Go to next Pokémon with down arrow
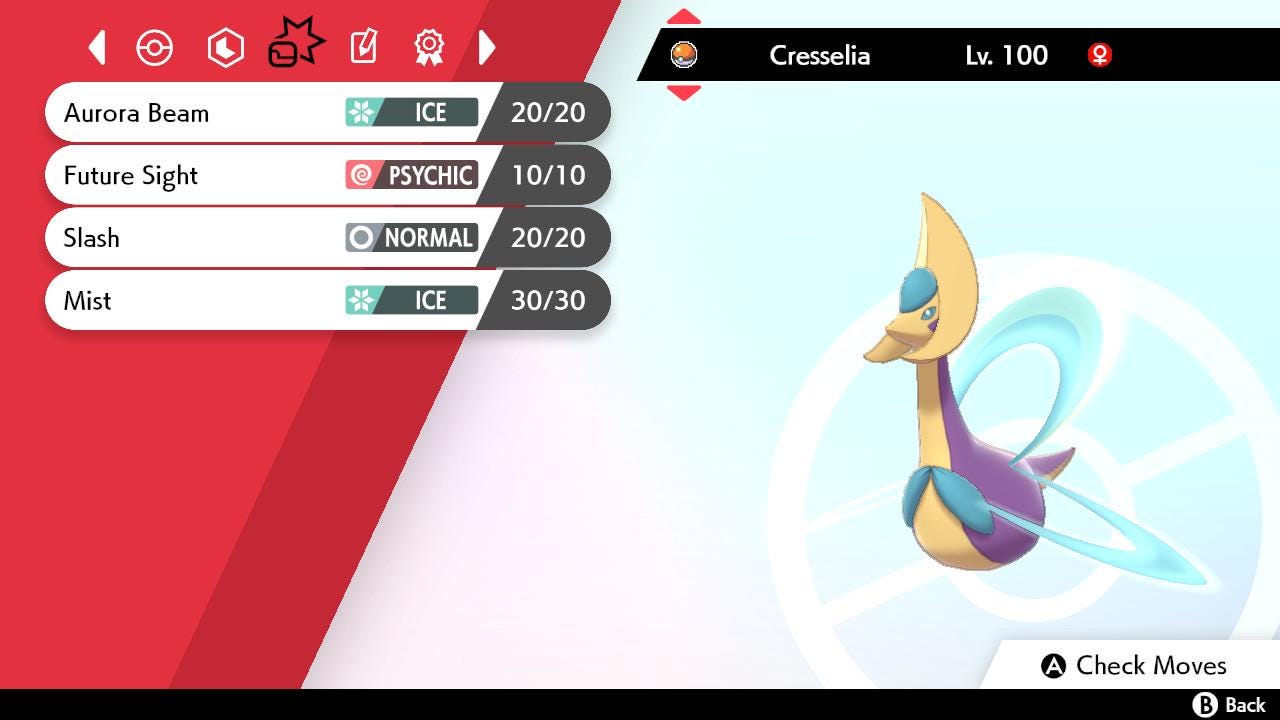Screen dimensions: 1280x720 [x=684, y=93]
